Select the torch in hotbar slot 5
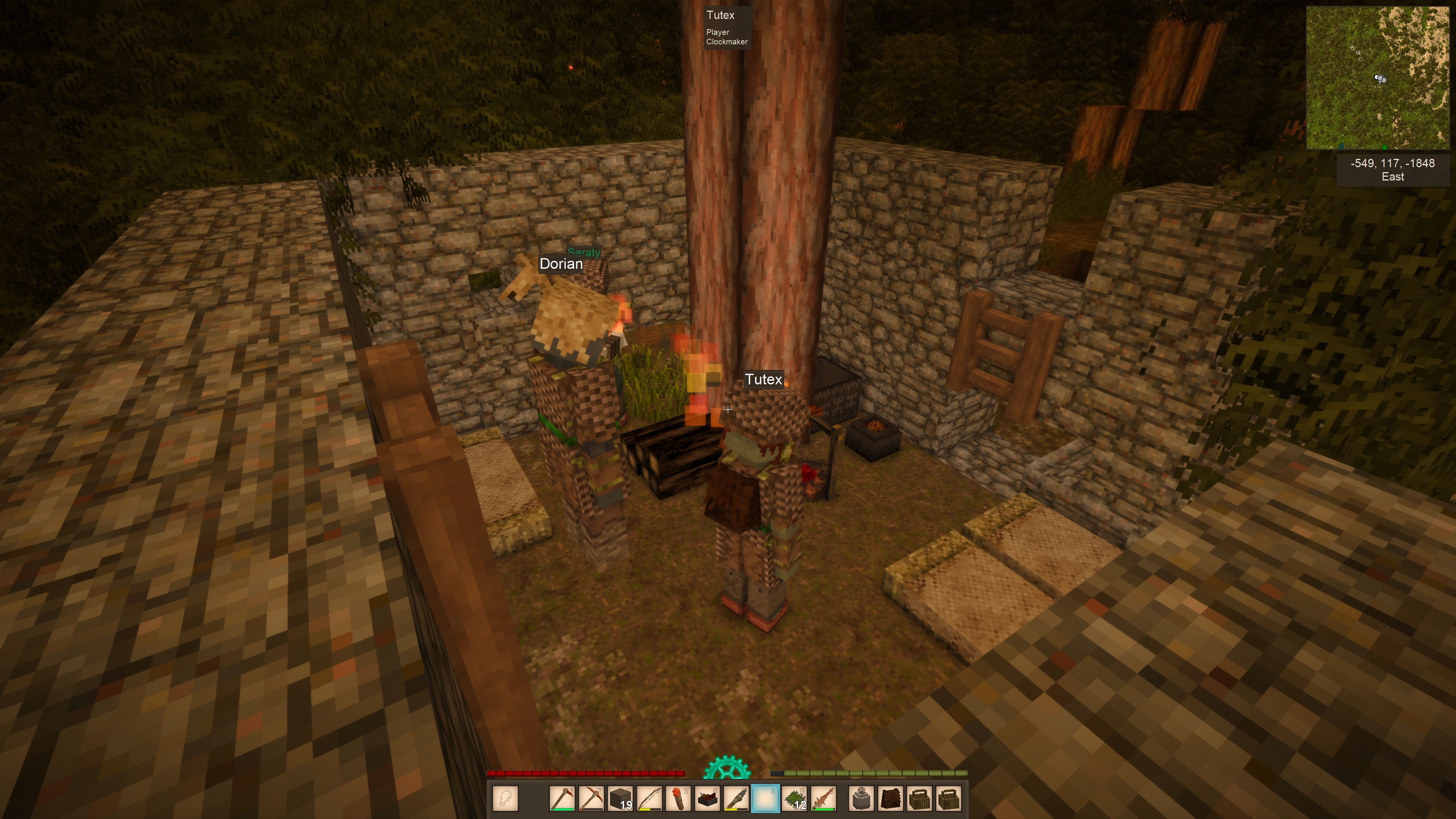The width and height of the screenshot is (1456, 819). click(x=678, y=799)
